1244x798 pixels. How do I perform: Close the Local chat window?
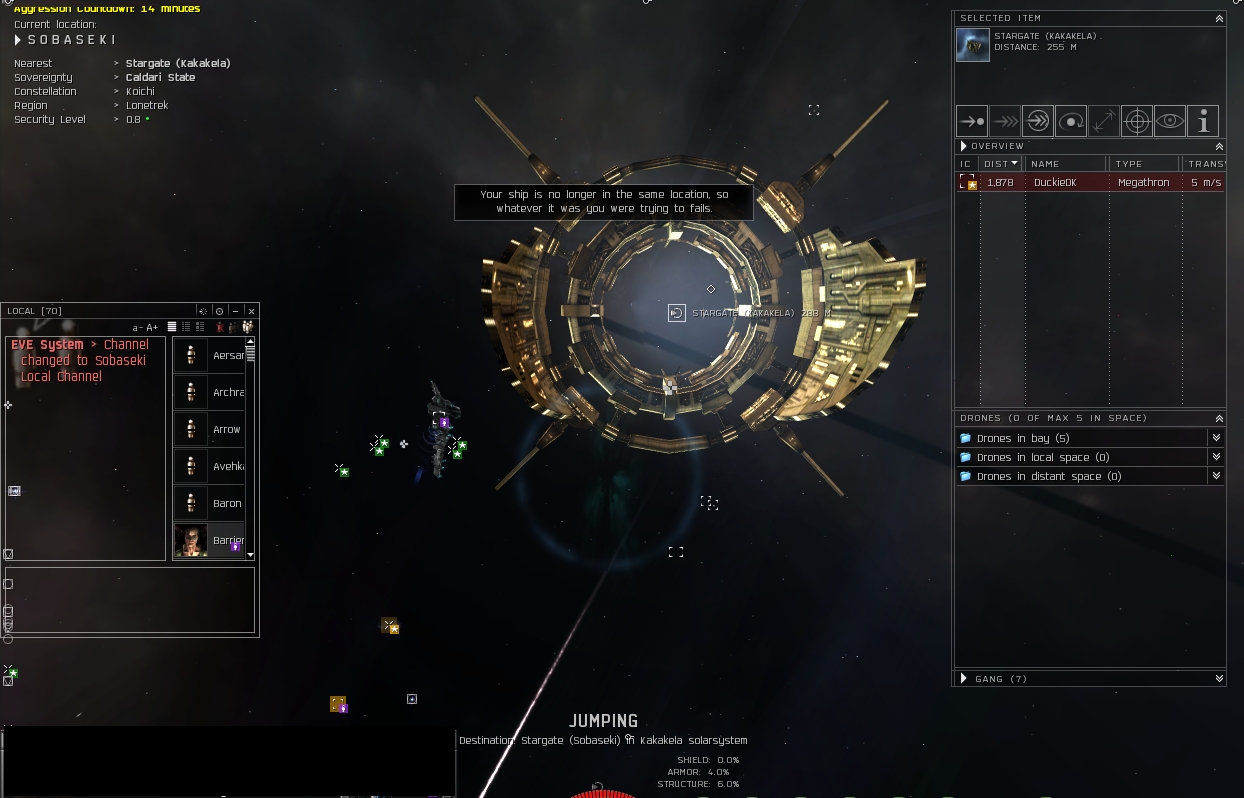252,311
